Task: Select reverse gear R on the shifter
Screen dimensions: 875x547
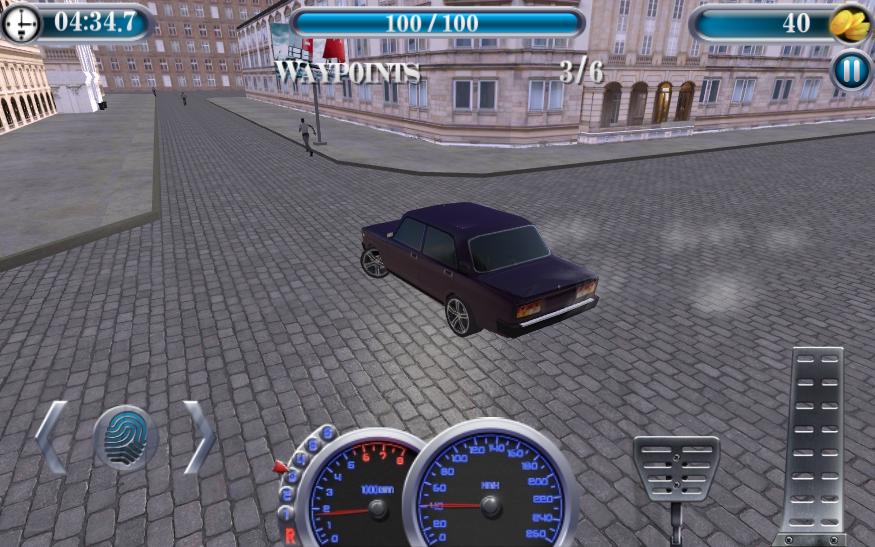Action: point(290,536)
